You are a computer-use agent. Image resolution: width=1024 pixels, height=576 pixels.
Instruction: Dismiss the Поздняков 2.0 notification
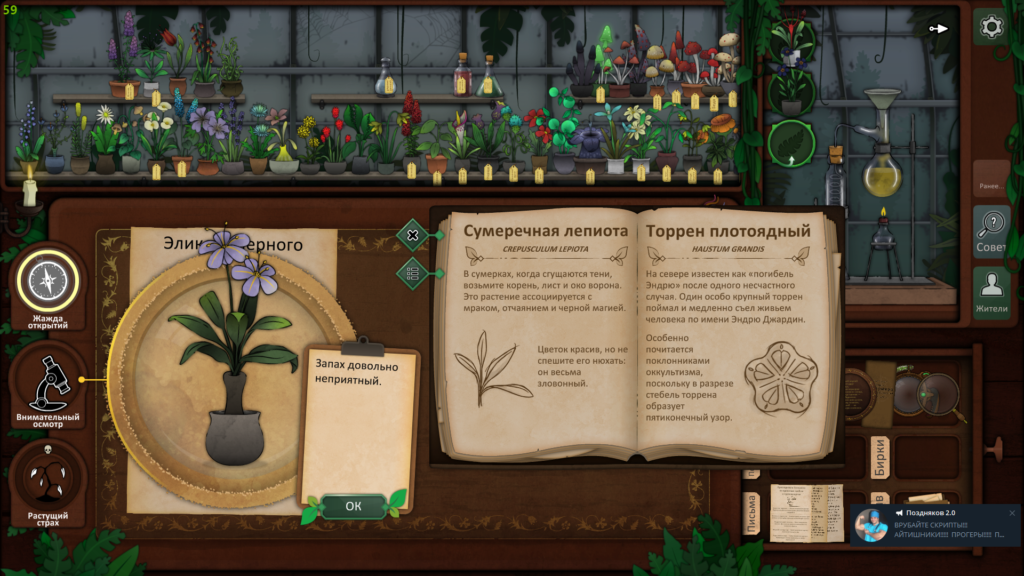pyautogui.click(x=1011, y=513)
